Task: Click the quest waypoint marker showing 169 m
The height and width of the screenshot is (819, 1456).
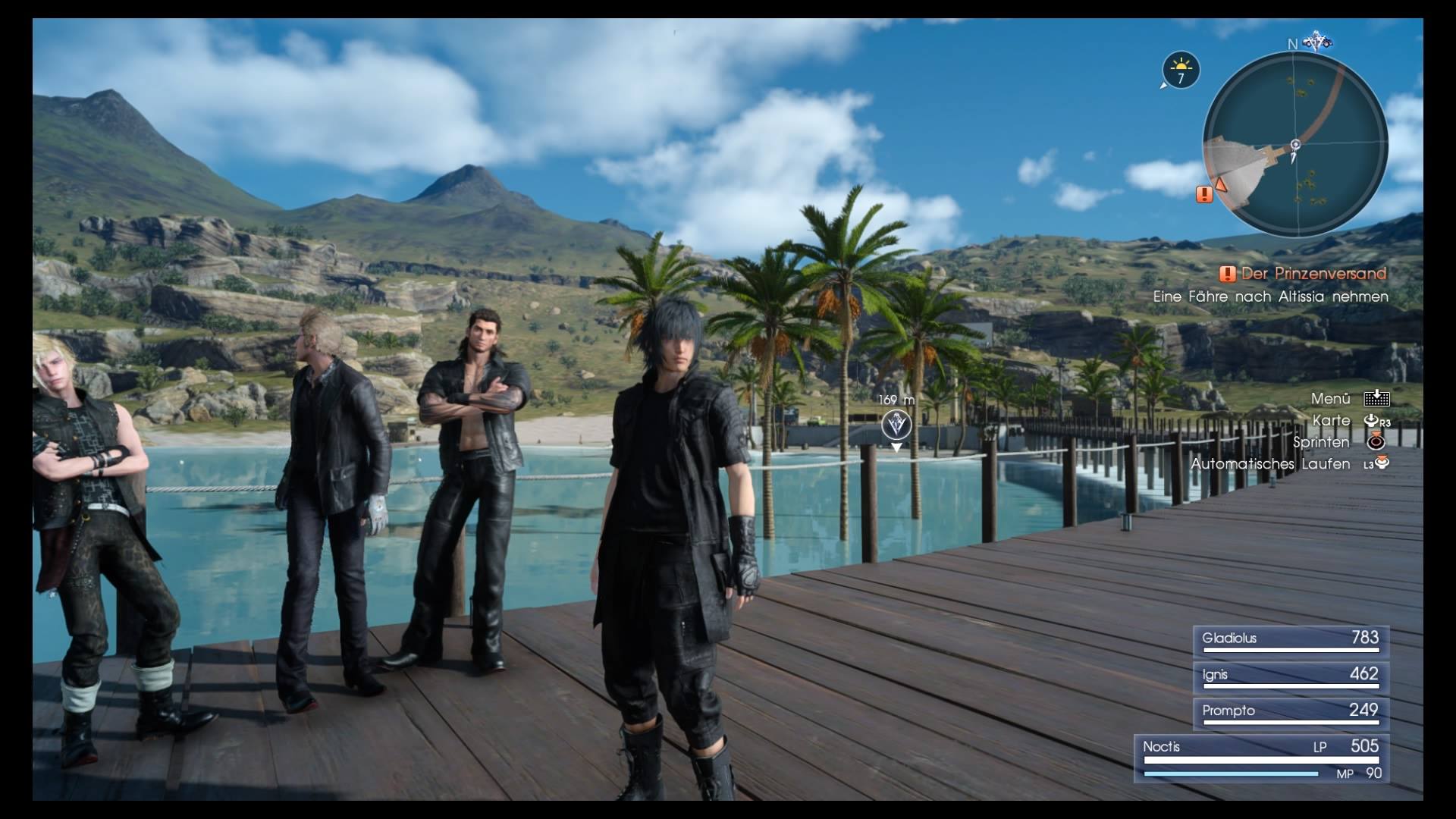Action: pos(895,423)
